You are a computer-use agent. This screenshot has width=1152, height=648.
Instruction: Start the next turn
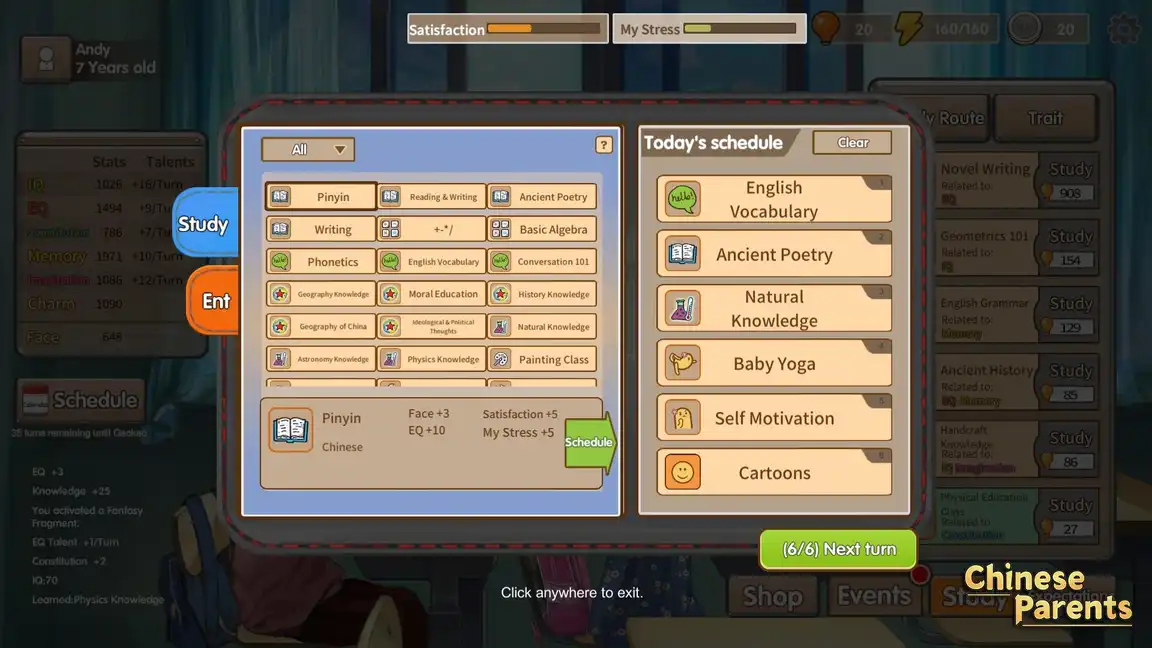pyautogui.click(x=838, y=549)
